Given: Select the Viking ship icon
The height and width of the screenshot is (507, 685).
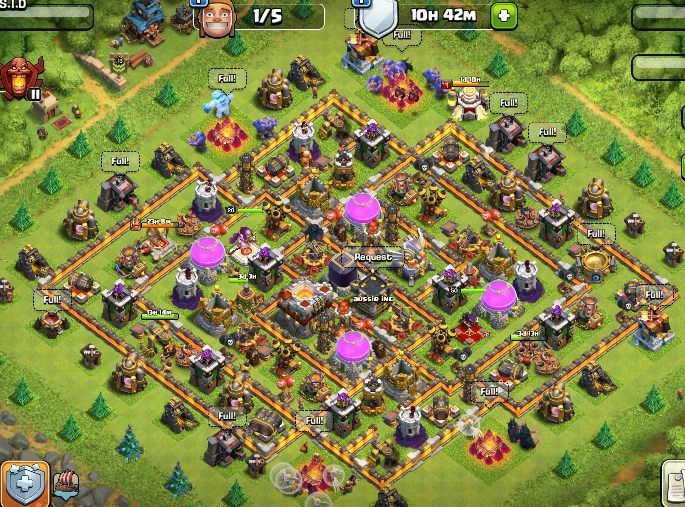Looking at the screenshot, I should [68, 485].
